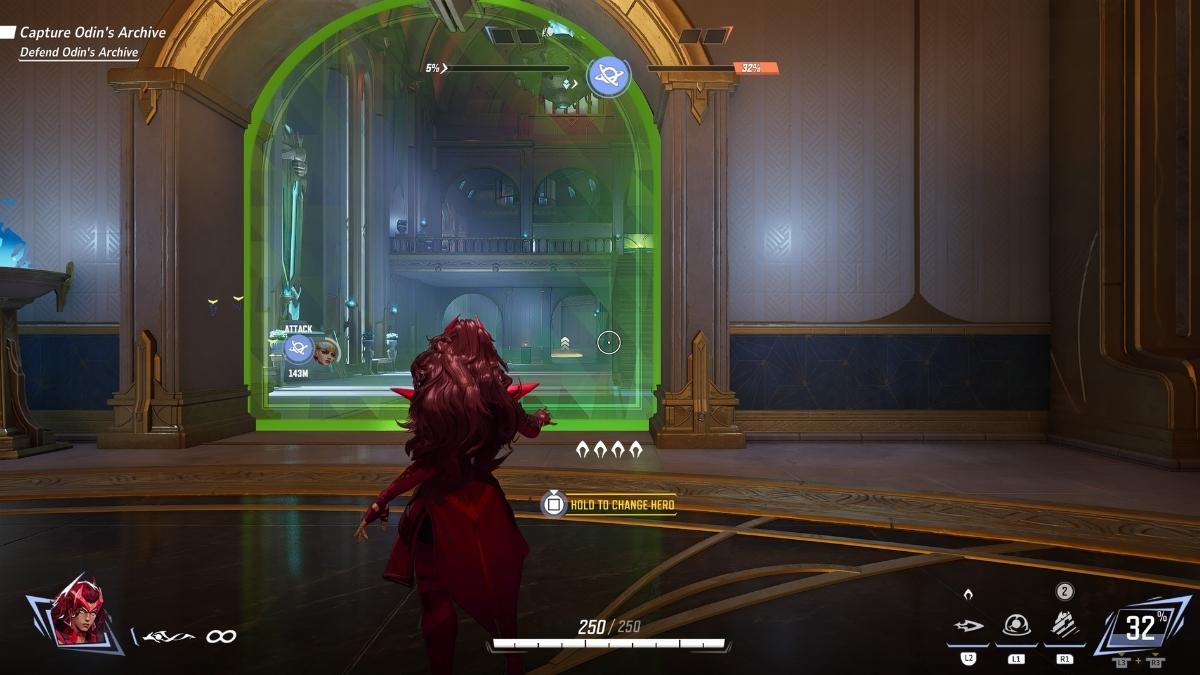Viewport: 1200px width, 675px height.
Task: Use the swirling dome orb ability
Action: pos(1016,626)
